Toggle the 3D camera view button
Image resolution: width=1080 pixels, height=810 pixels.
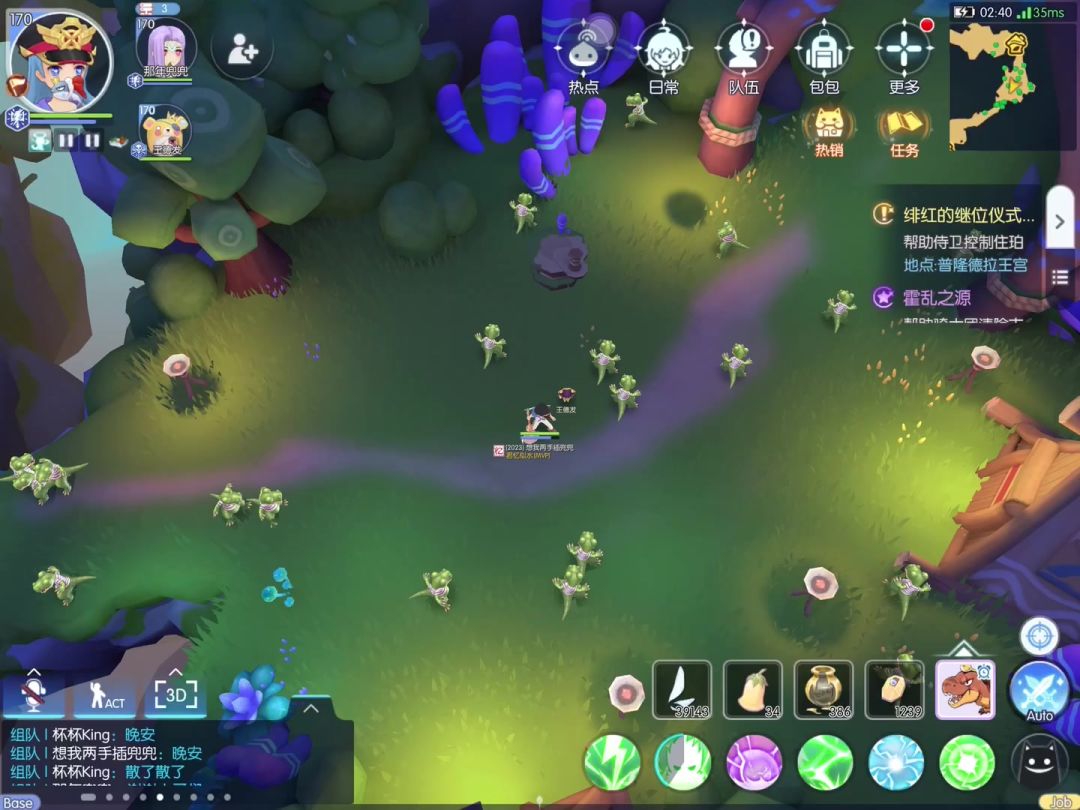pyautogui.click(x=175, y=695)
